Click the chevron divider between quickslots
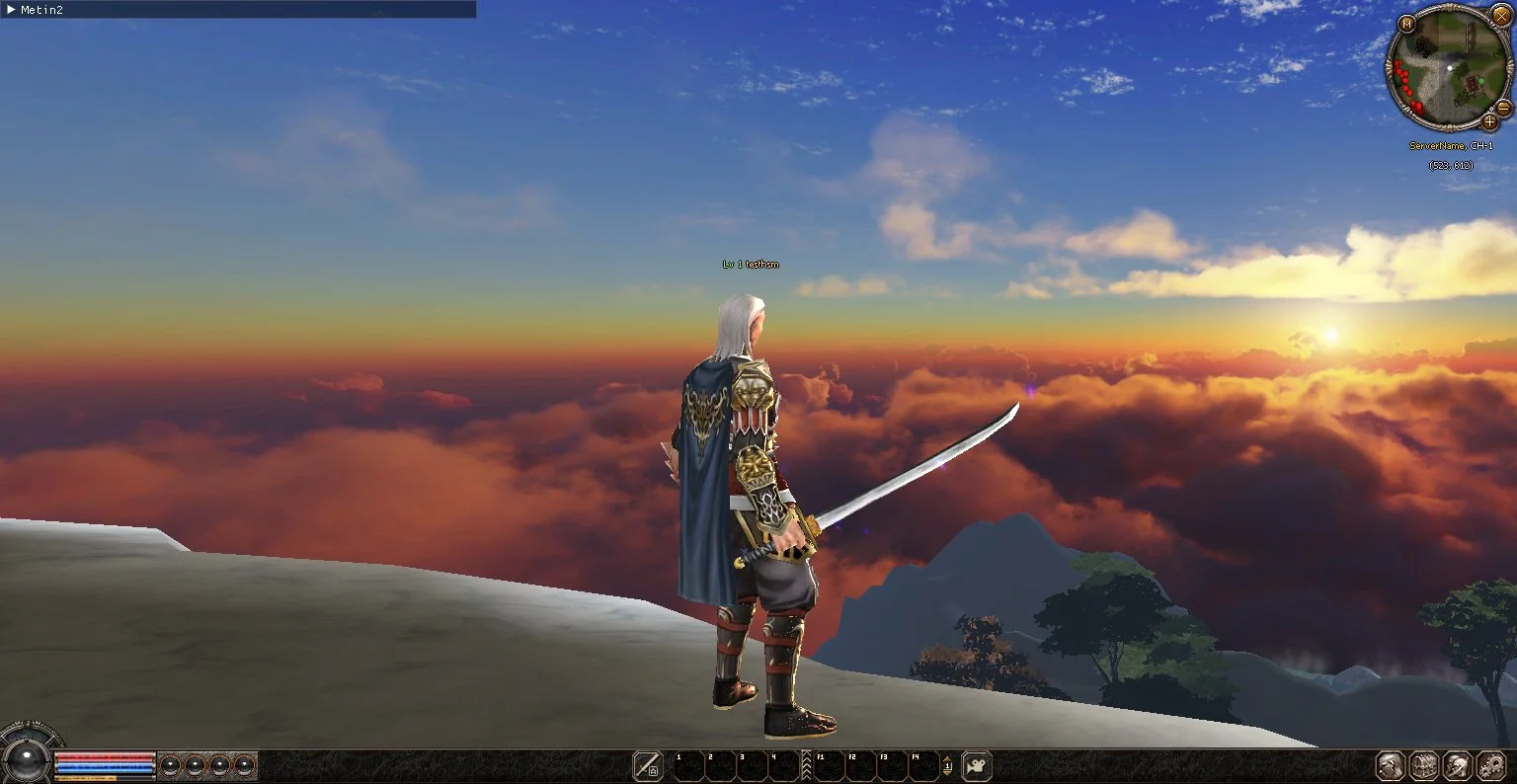Image resolution: width=1517 pixels, height=784 pixels. (x=806, y=765)
